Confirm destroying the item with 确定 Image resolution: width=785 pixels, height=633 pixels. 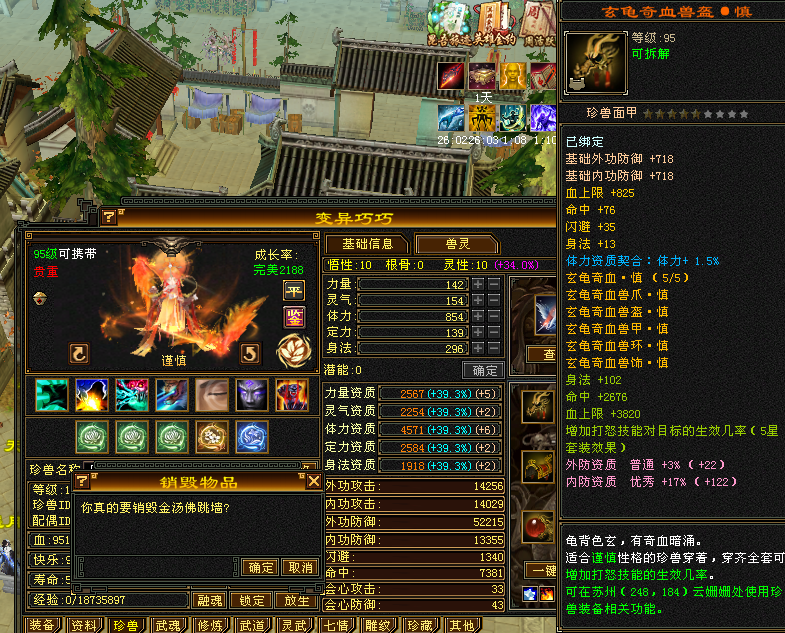pyautogui.click(x=261, y=567)
